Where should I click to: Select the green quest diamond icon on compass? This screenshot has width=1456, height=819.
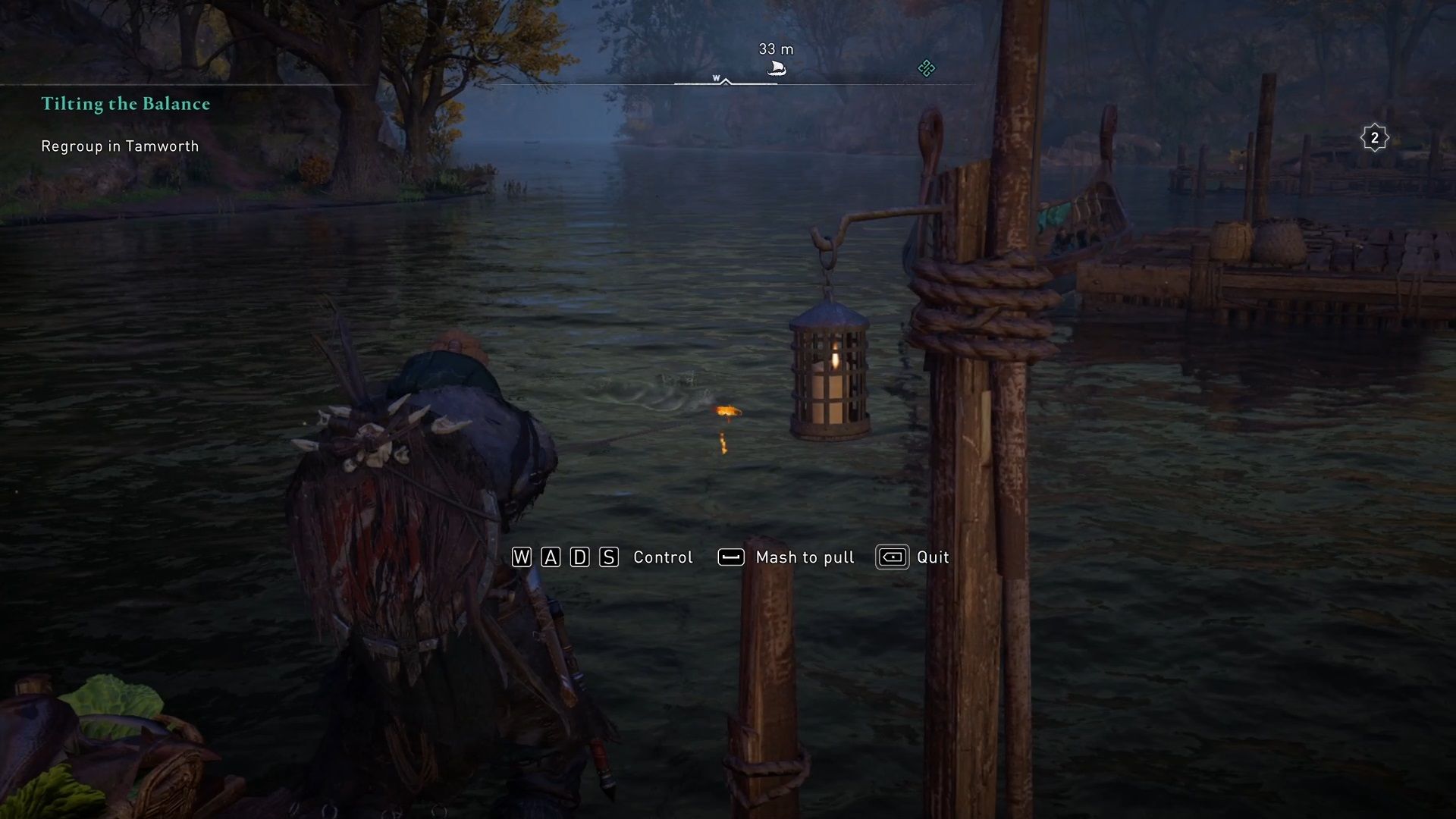pyautogui.click(x=926, y=69)
